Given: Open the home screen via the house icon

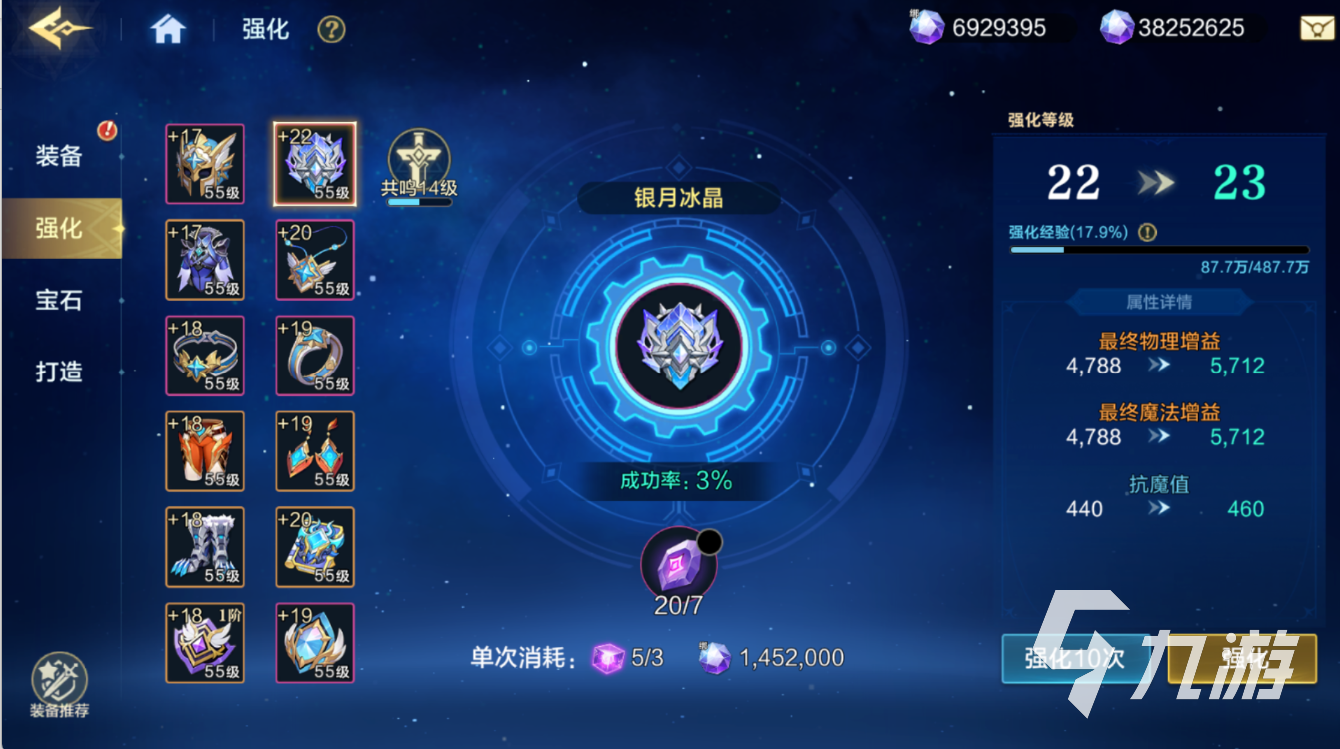Looking at the screenshot, I should 166,29.
